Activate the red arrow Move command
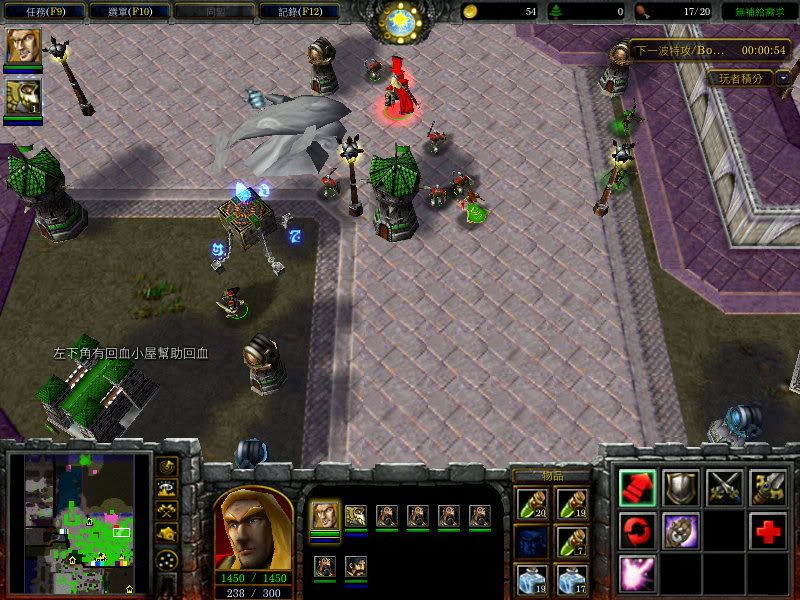 click(x=638, y=487)
